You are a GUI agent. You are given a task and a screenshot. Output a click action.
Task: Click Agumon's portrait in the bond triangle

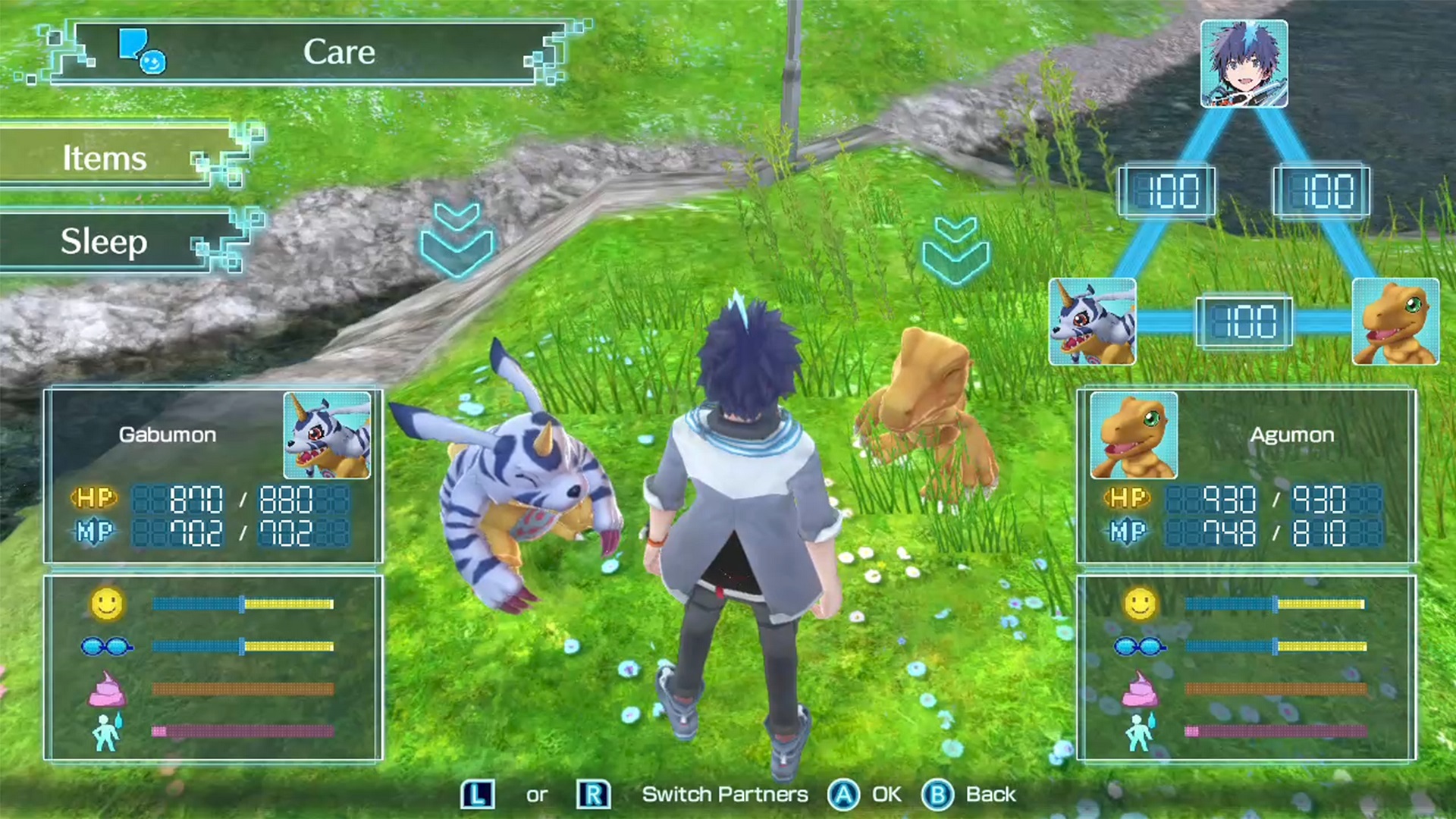click(x=1395, y=322)
